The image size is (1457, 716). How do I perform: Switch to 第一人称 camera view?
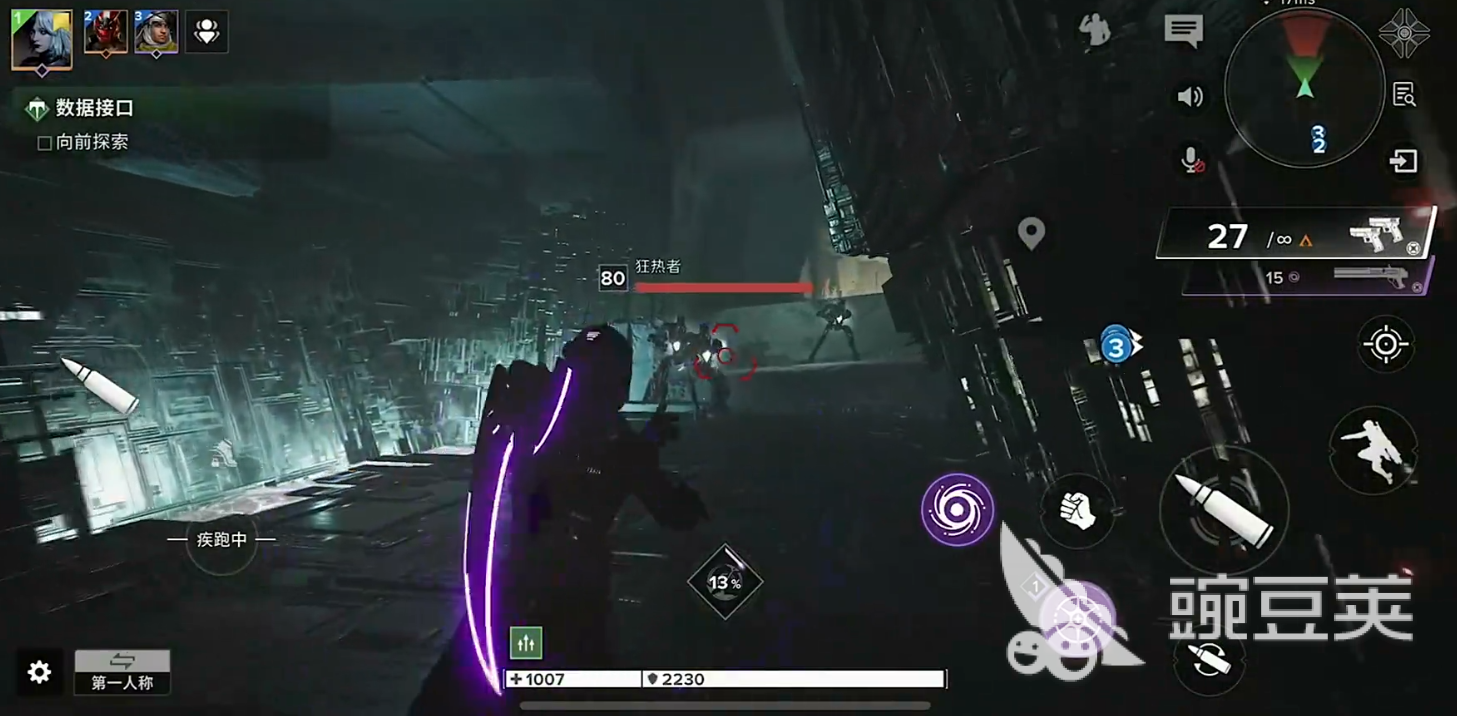coord(122,672)
